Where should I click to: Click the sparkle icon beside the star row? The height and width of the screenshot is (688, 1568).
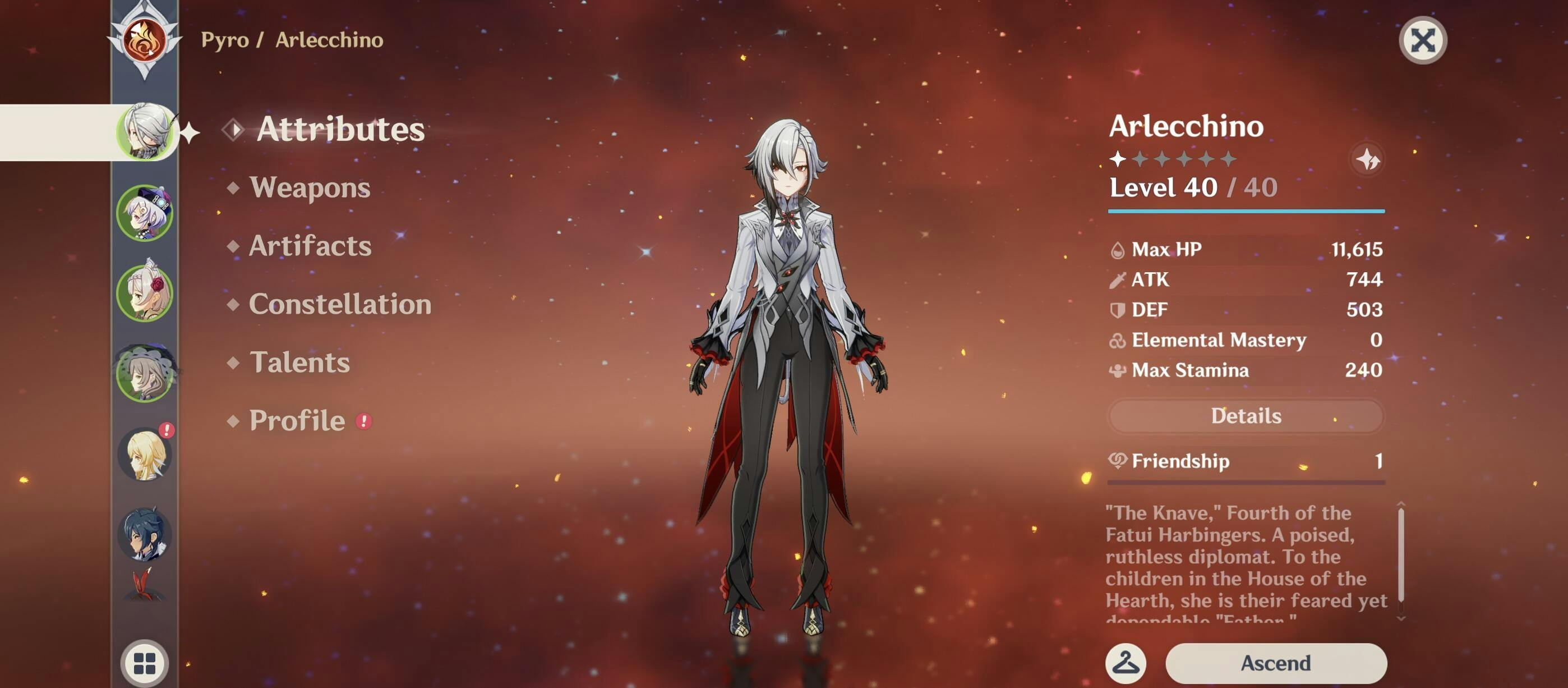[1367, 159]
